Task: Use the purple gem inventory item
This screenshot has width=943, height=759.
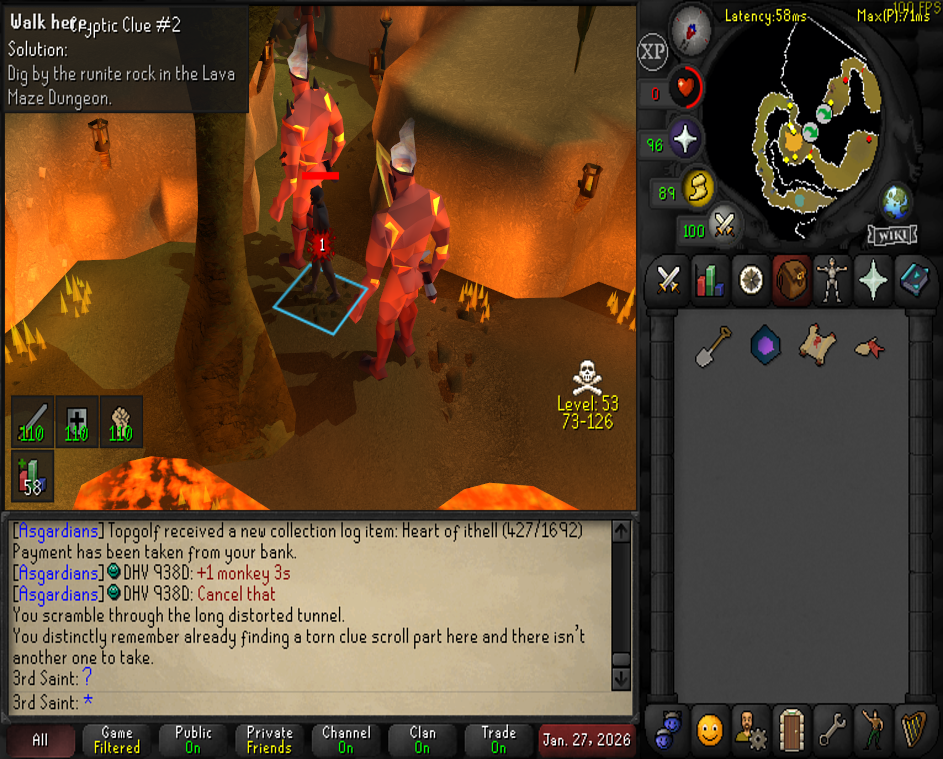Action: tap(765, 346)
